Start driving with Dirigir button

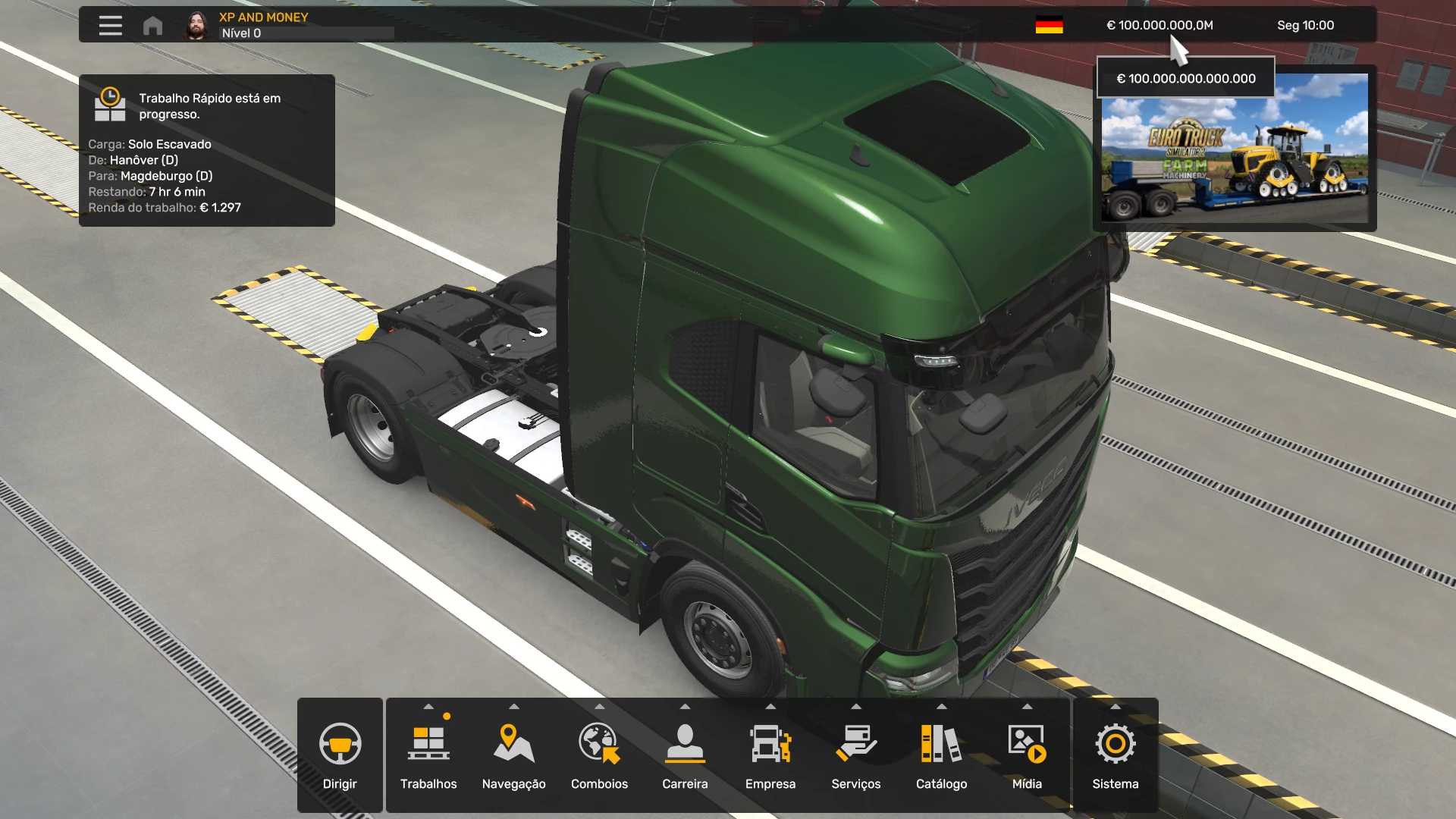[340, 755]
